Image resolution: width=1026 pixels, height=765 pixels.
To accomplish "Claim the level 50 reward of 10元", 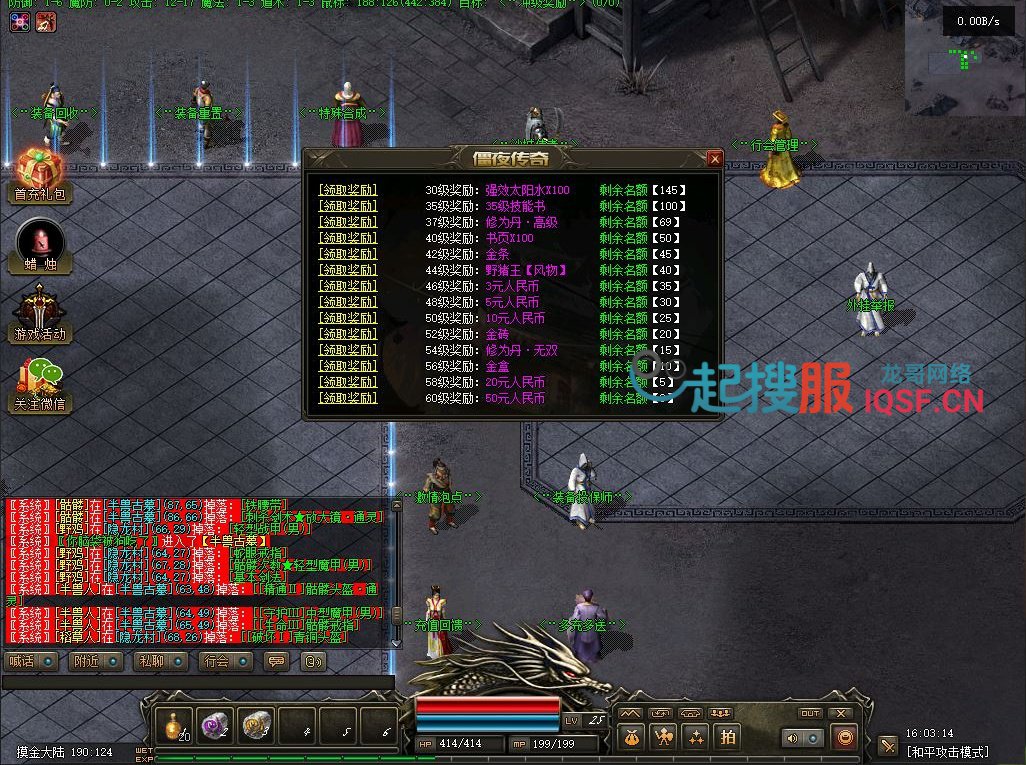I will [347, 318].
